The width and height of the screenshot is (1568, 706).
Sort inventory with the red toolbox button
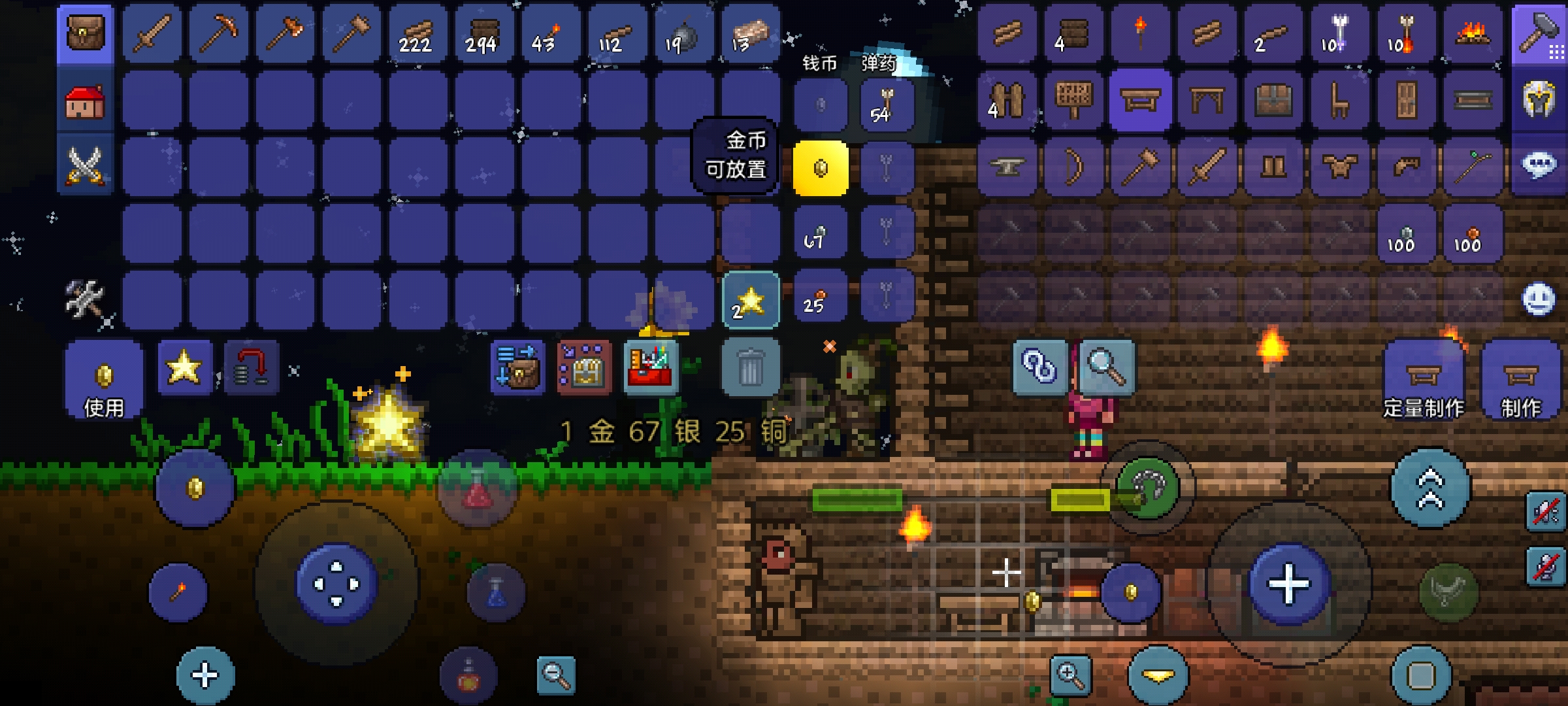coord(651,367)
